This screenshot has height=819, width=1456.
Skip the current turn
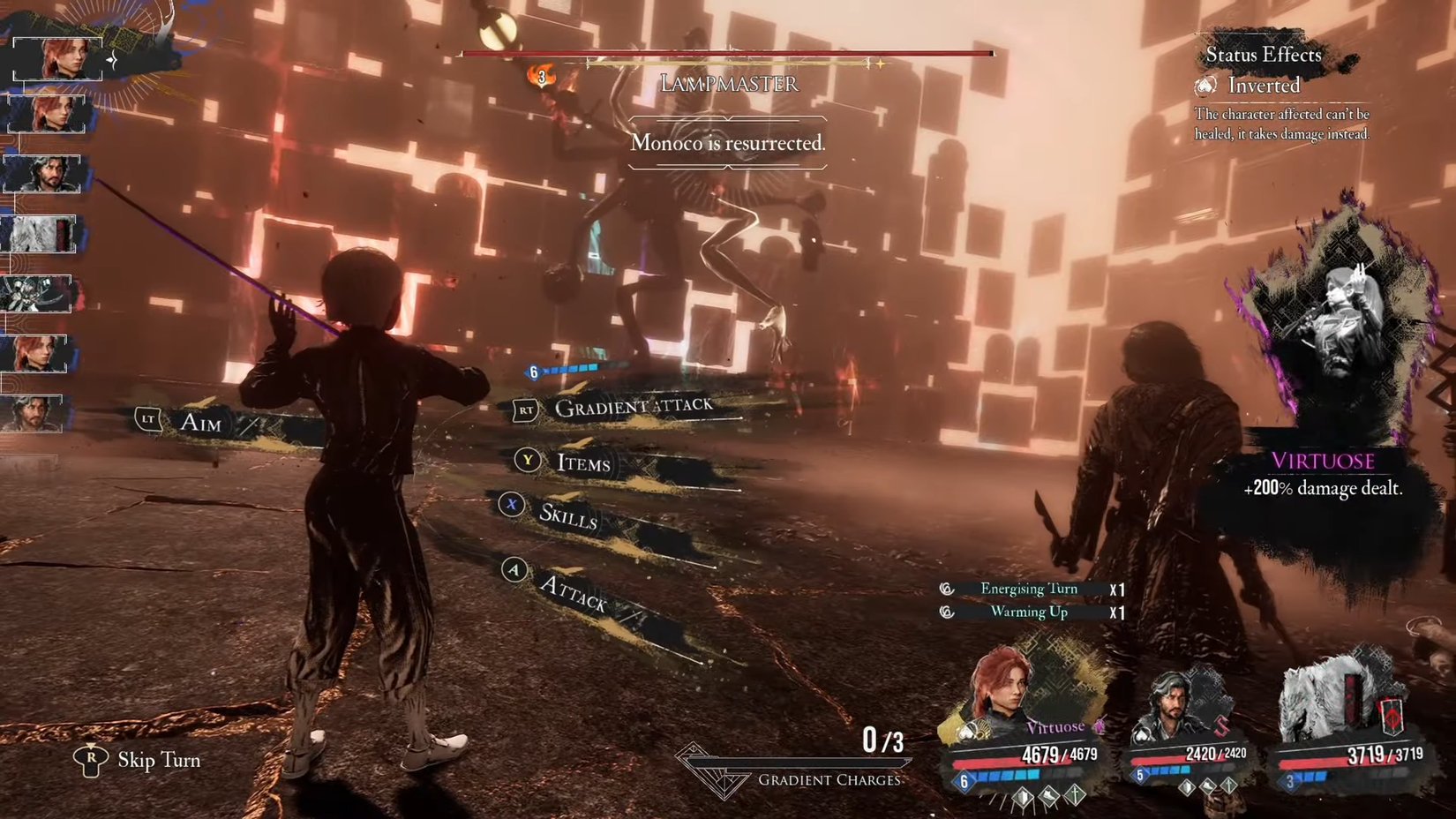(x=158, y=760)
